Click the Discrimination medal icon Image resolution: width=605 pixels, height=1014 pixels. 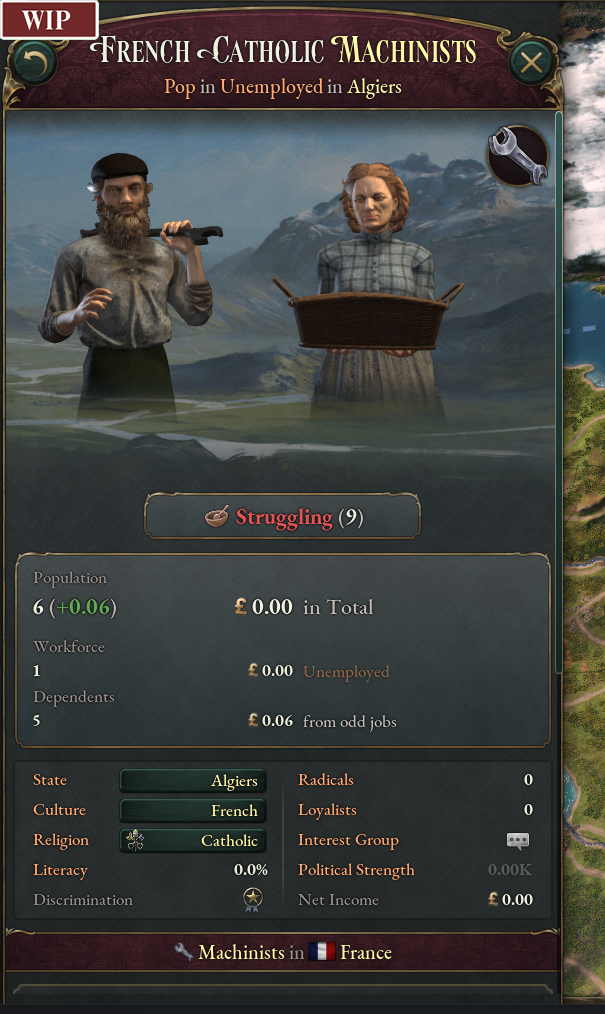click(x=253, y=900)
